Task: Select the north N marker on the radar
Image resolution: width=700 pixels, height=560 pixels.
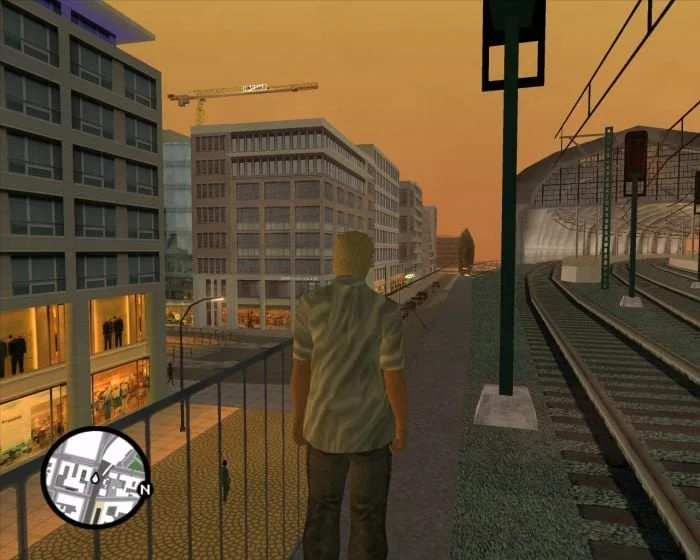Action: (145, 489)
